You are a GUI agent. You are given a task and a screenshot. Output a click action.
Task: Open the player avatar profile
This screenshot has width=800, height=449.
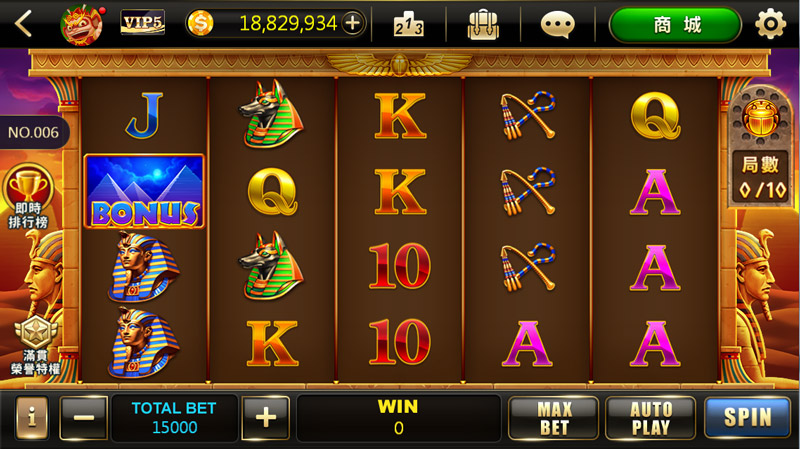[x=82, y=23]
